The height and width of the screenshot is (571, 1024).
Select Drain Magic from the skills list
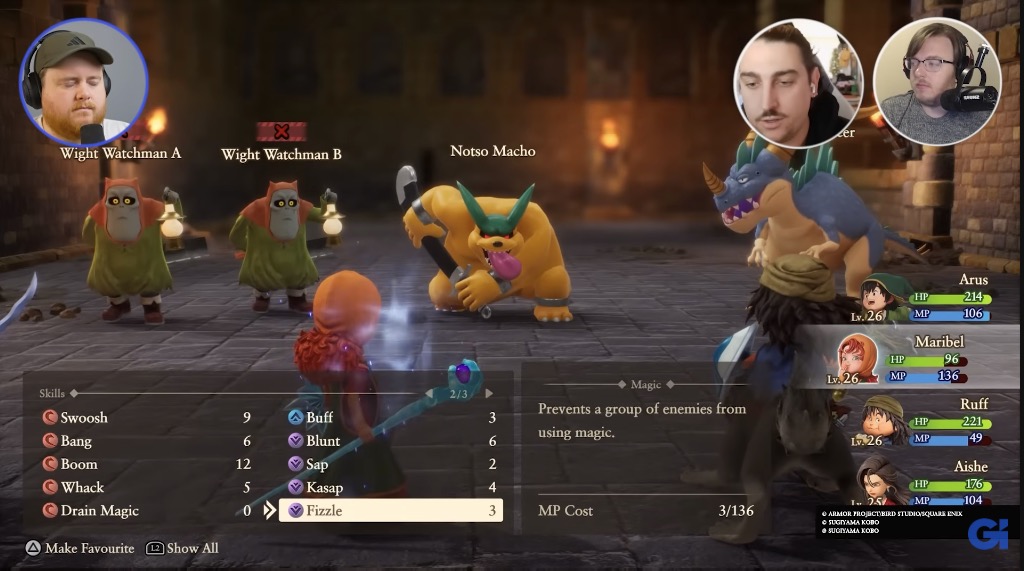(99, 510)
